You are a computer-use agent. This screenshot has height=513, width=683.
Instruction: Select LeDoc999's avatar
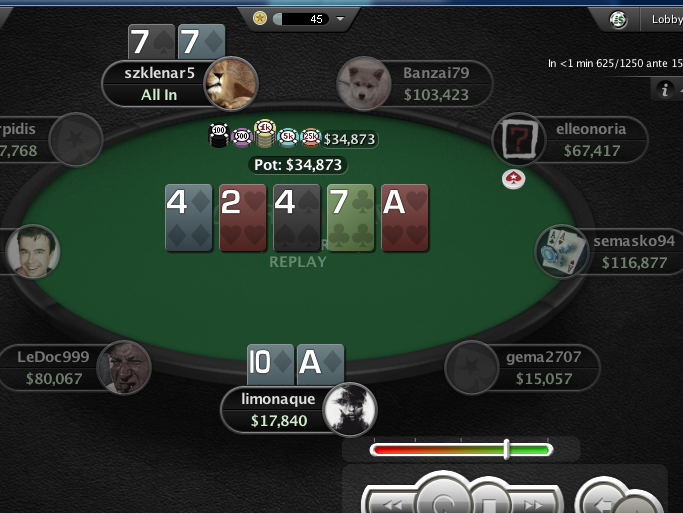[x=124, y=367]
